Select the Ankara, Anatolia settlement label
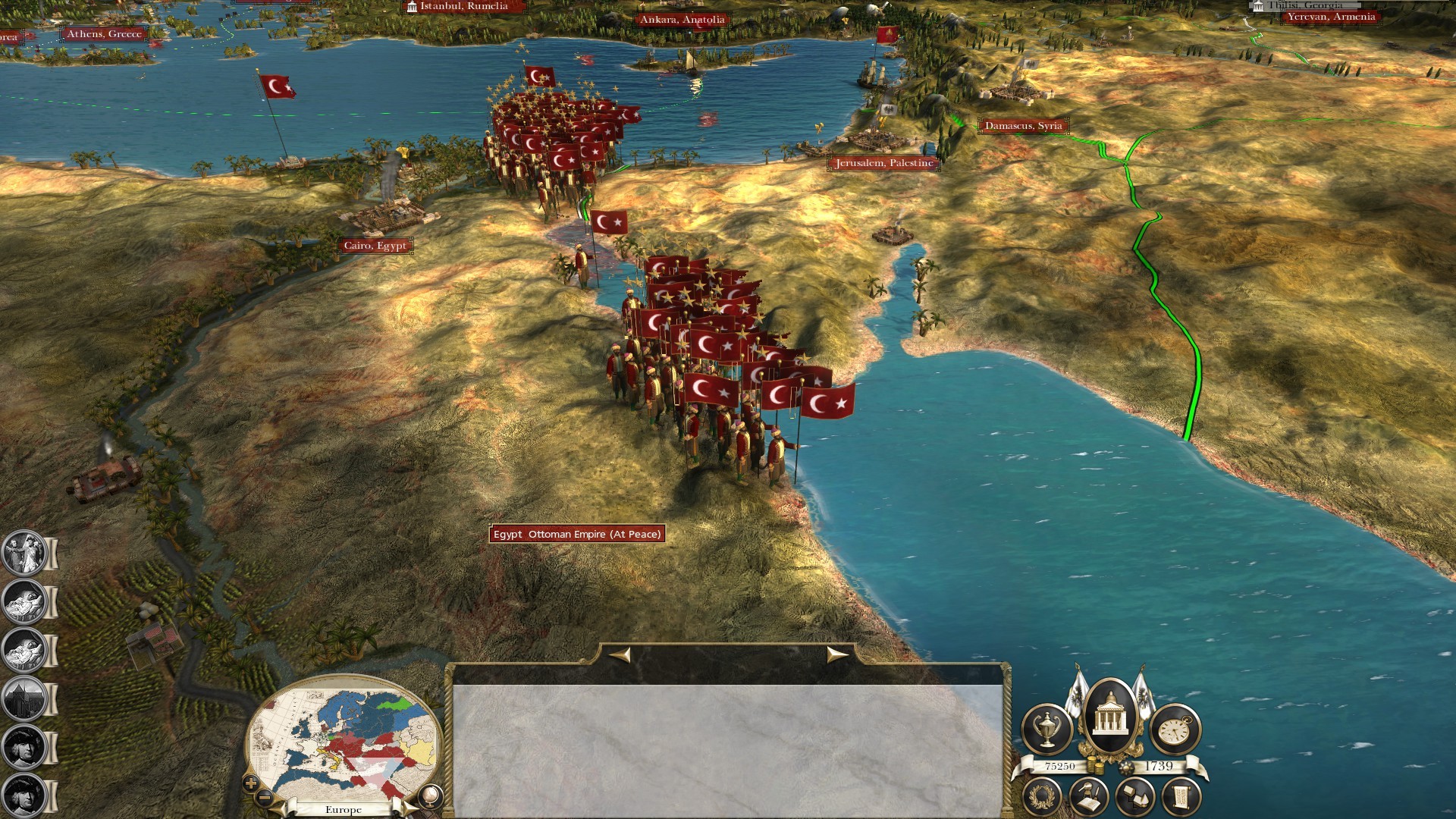This screenshot has width=1456, height=819. coord(682,20)
